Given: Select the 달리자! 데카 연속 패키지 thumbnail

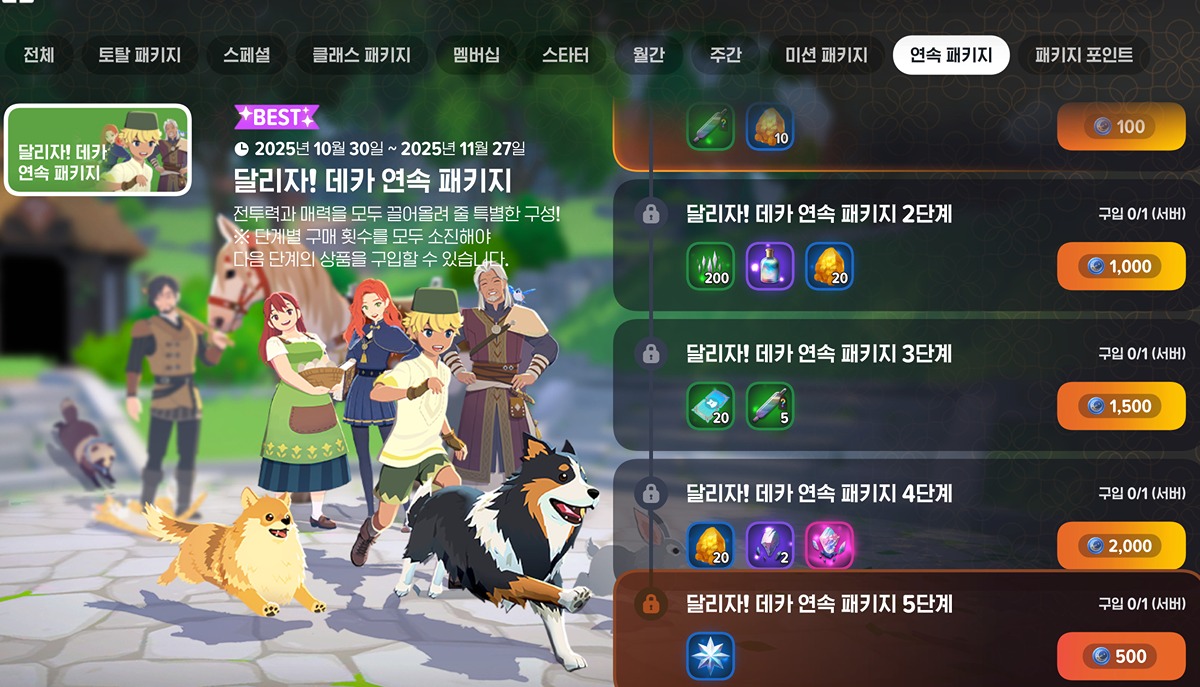Looking at the screenshot, I should (x=98, y=150).
